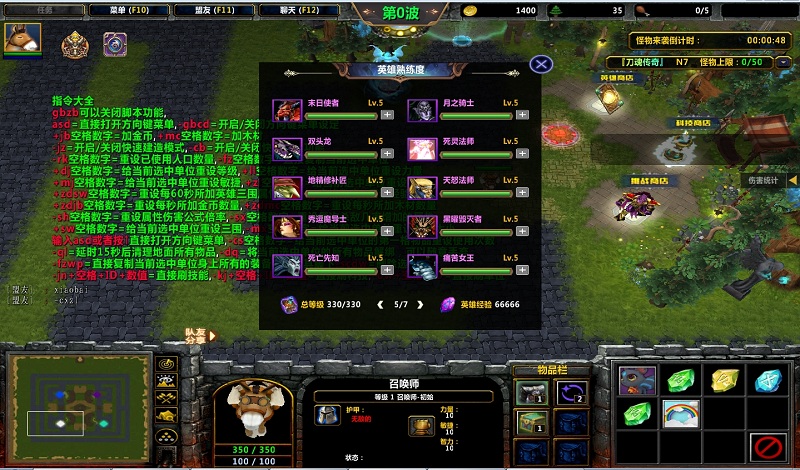The width and height of the screenshot is (800, 470).
Task: Select the 双头龙 hero portrait
Action: pyautogui.click(x=285, y=149)
